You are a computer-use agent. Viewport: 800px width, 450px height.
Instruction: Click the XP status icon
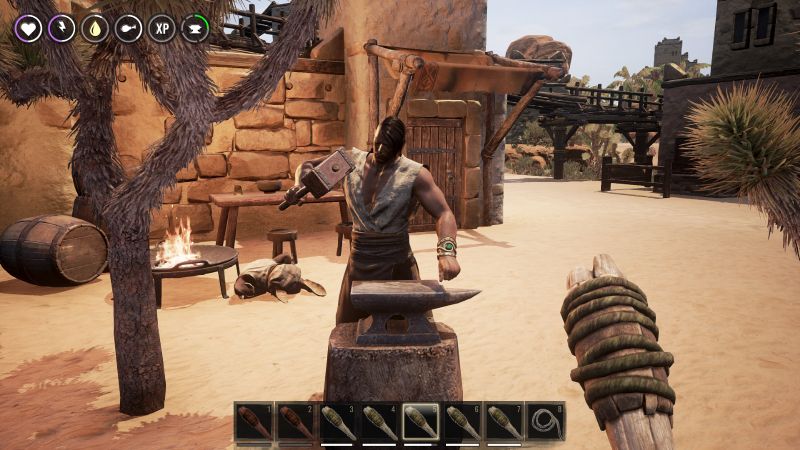pos(162,28)
